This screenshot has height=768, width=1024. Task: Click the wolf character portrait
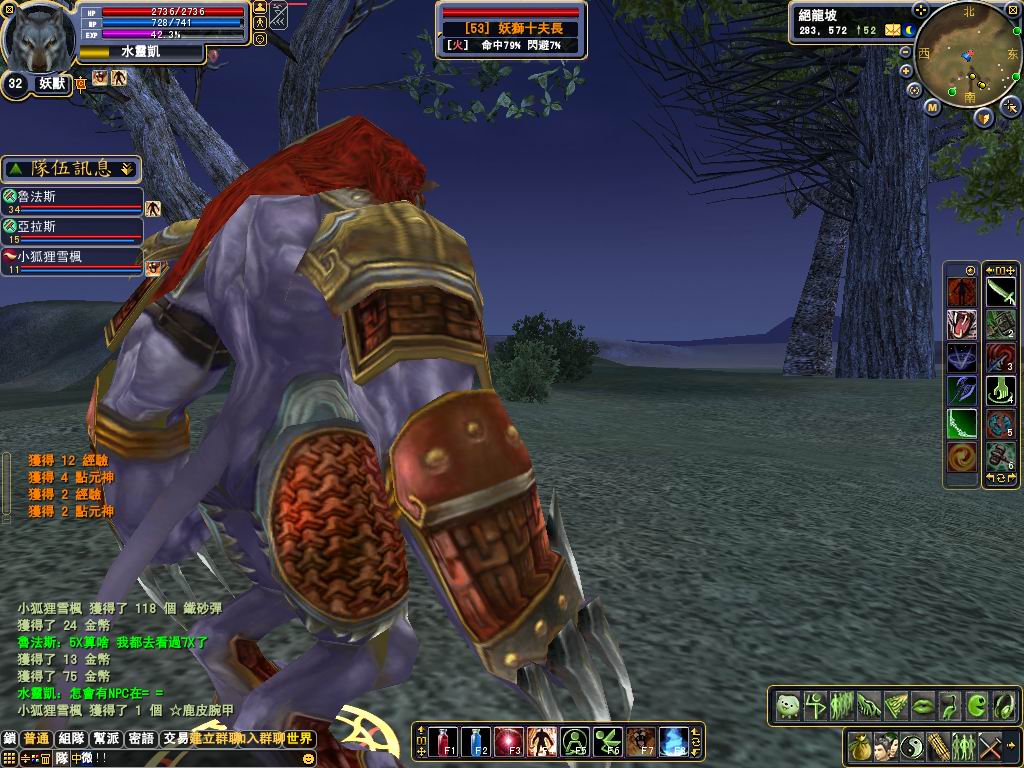coord(38,36)
